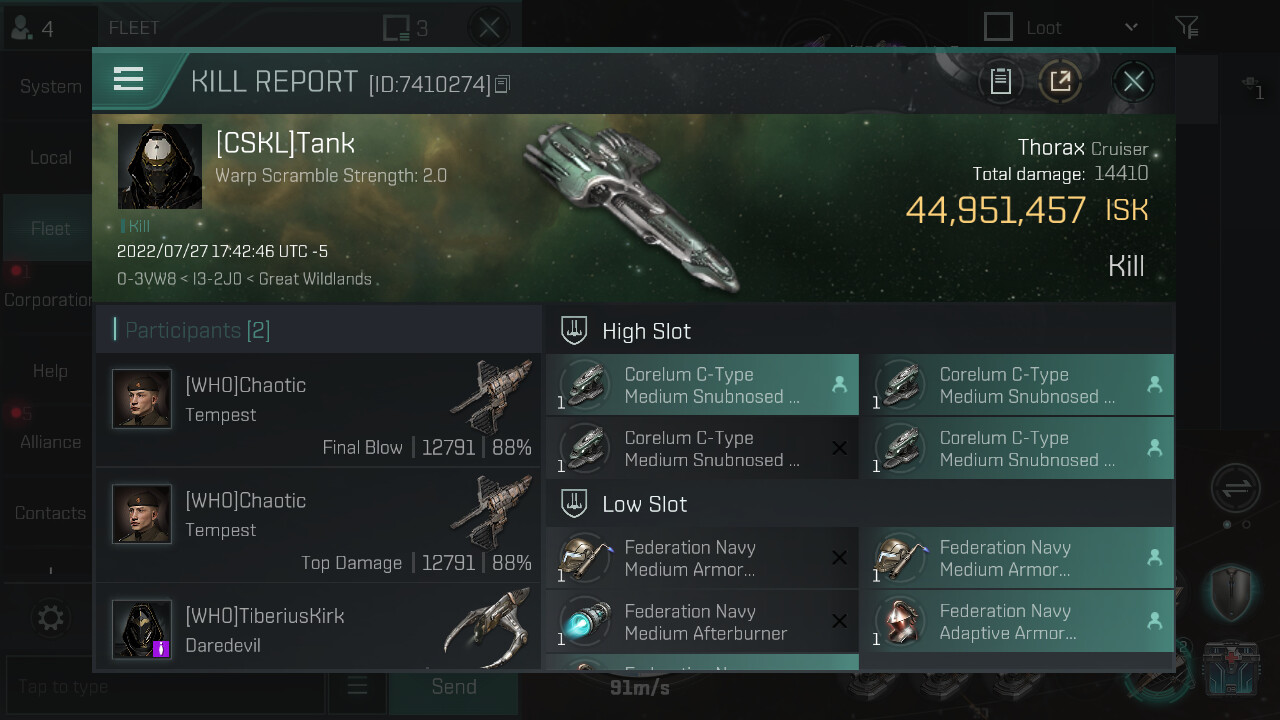The width and height of the screenshot is (1280, 720).
Task: Share the kill report externally
Action: 1060,82
